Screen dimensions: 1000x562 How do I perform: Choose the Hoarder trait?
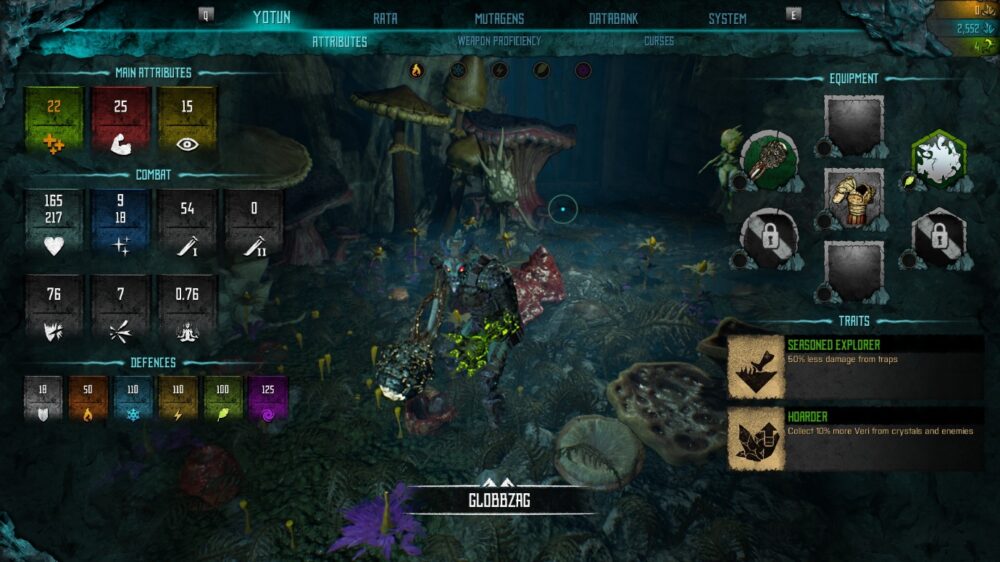[x=855, y=439]
